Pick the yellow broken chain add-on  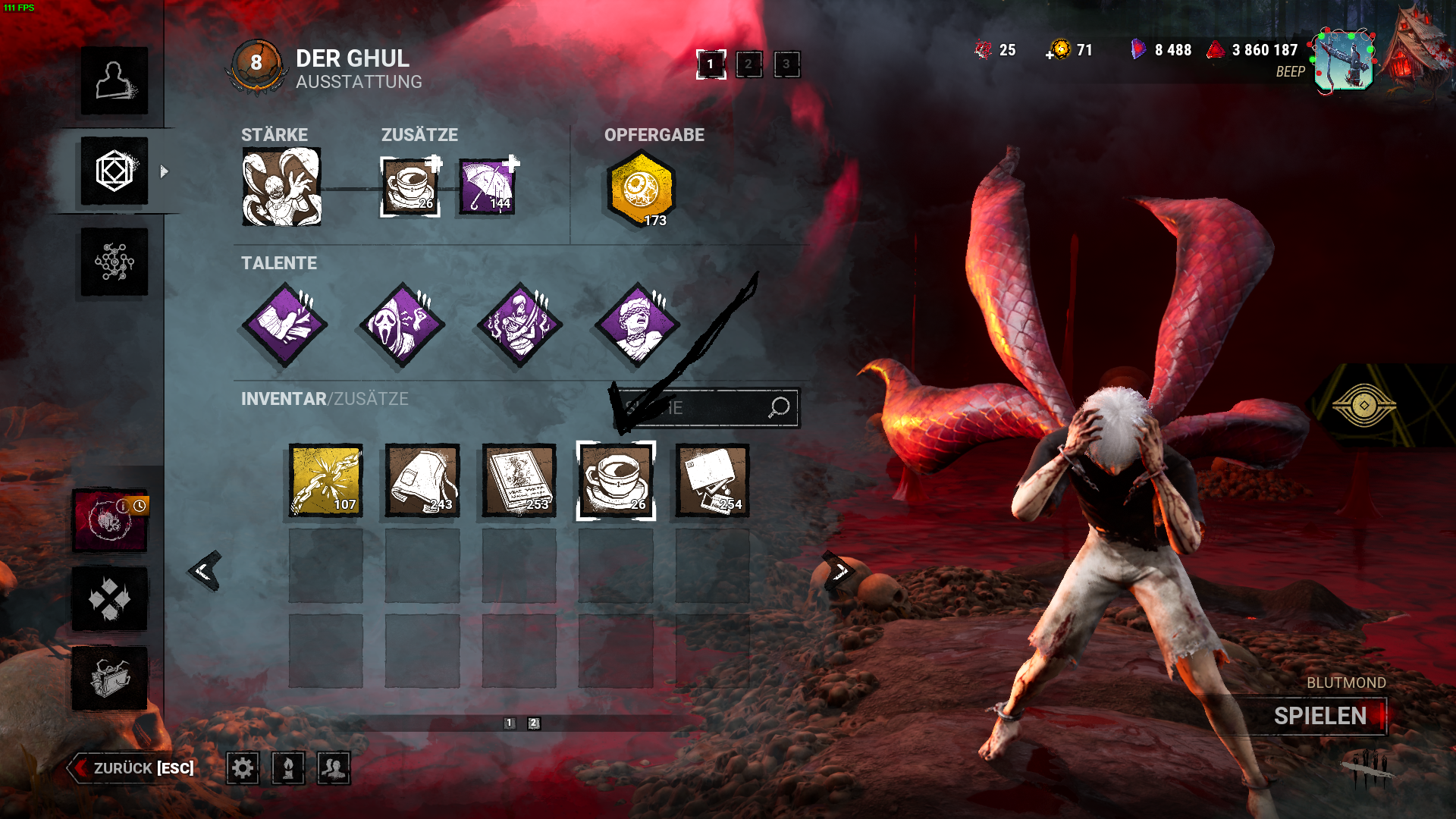click(x=326, y=481)
